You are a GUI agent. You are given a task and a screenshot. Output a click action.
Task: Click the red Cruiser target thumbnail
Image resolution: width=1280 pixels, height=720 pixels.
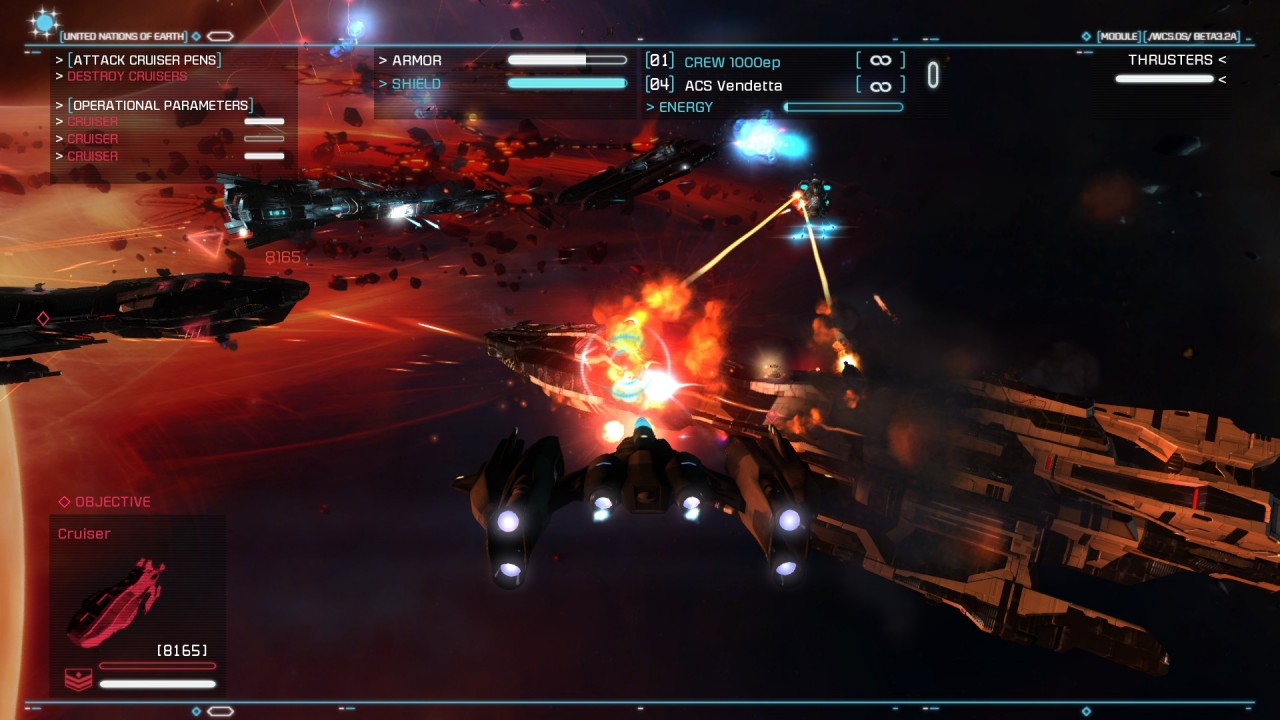pyautogui.click(x=116, y=602)
